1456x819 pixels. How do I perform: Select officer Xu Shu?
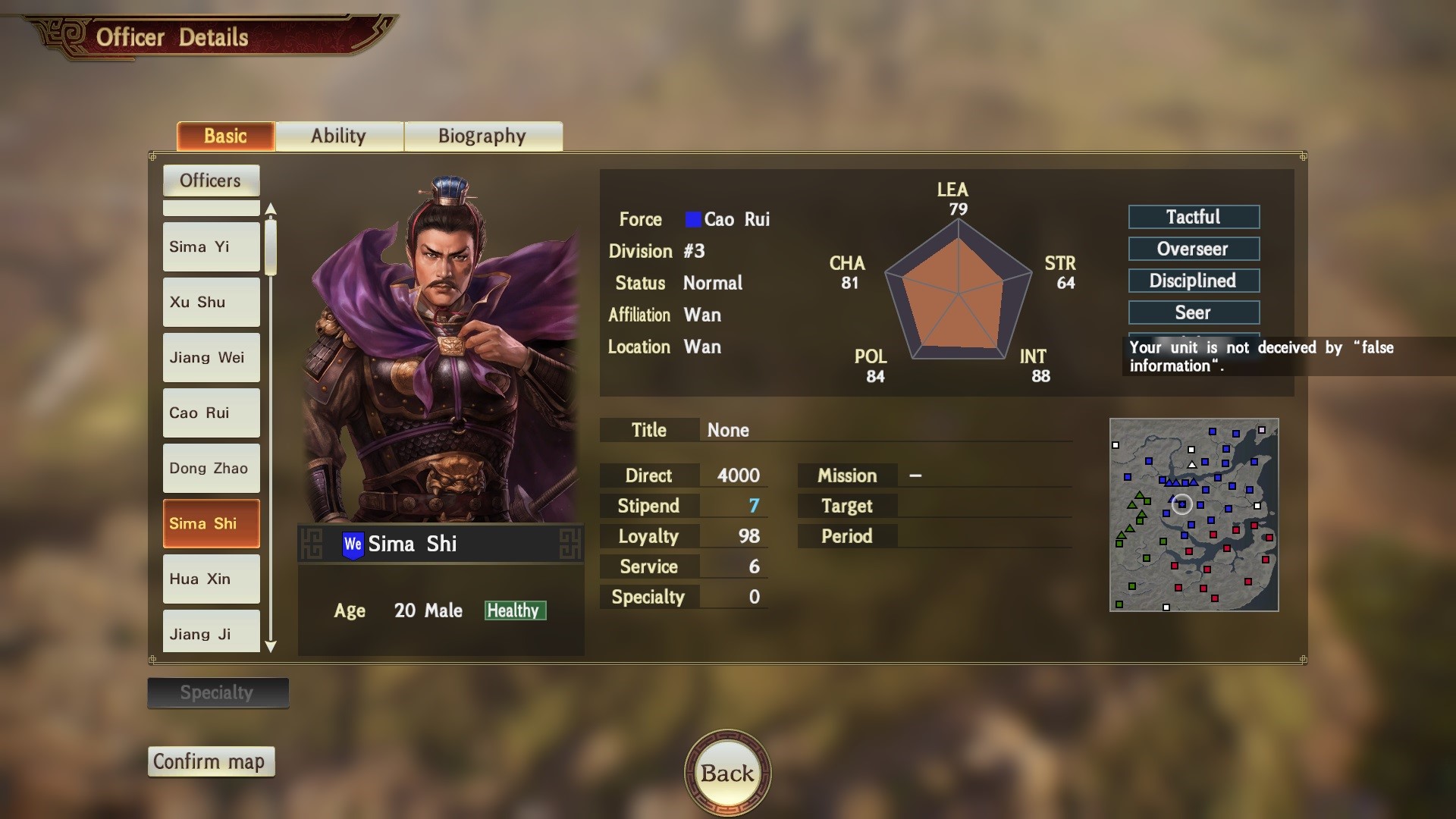pos(211,303)
